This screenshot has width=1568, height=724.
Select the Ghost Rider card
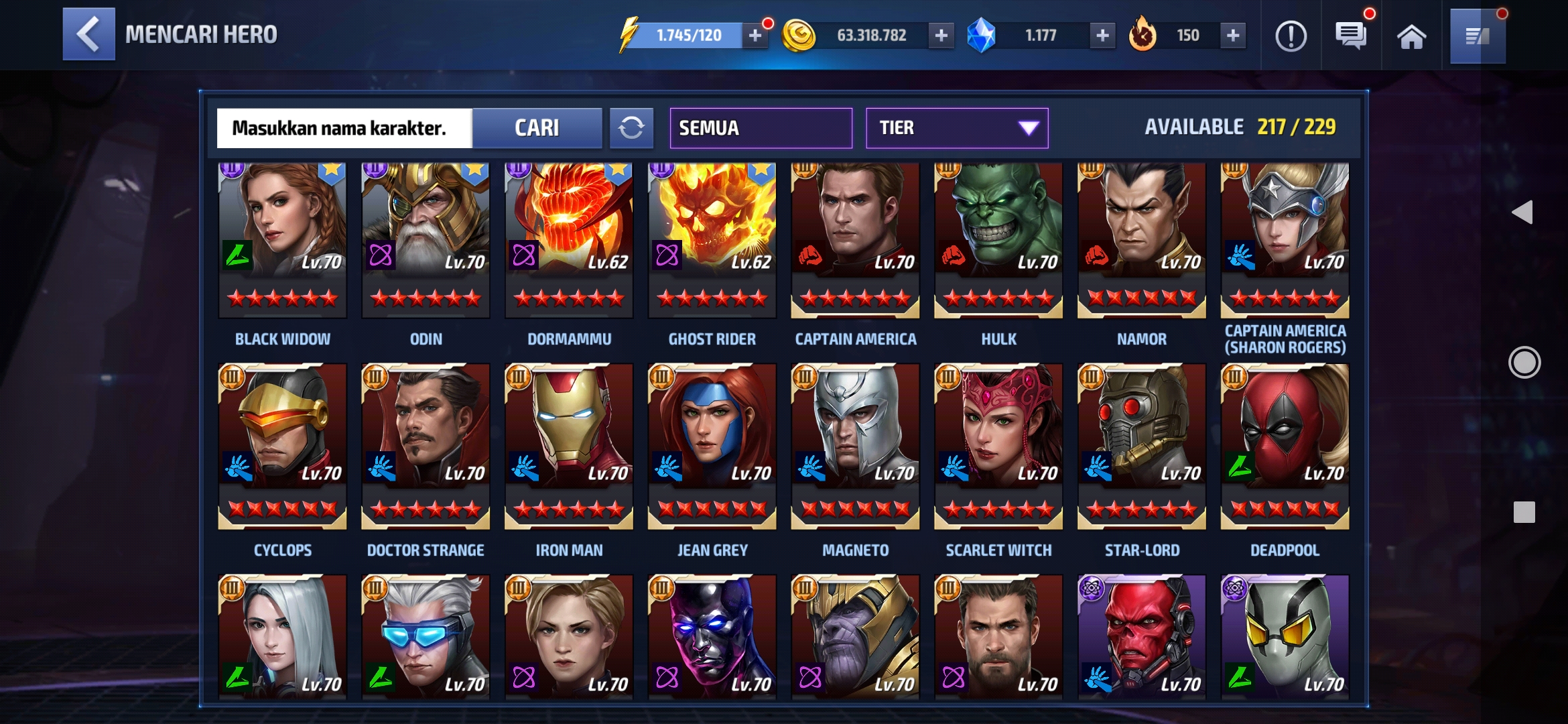pyautogui.click(x=712, y=240)
